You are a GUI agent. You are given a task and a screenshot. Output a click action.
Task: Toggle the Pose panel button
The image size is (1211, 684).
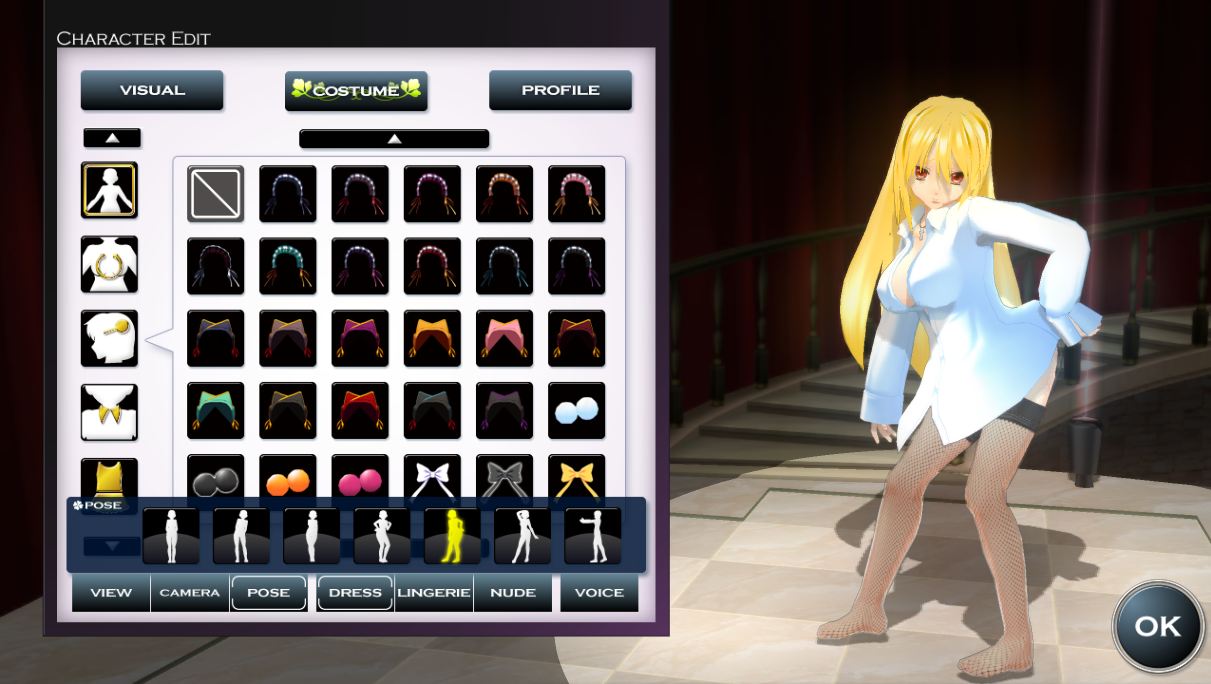268,592
